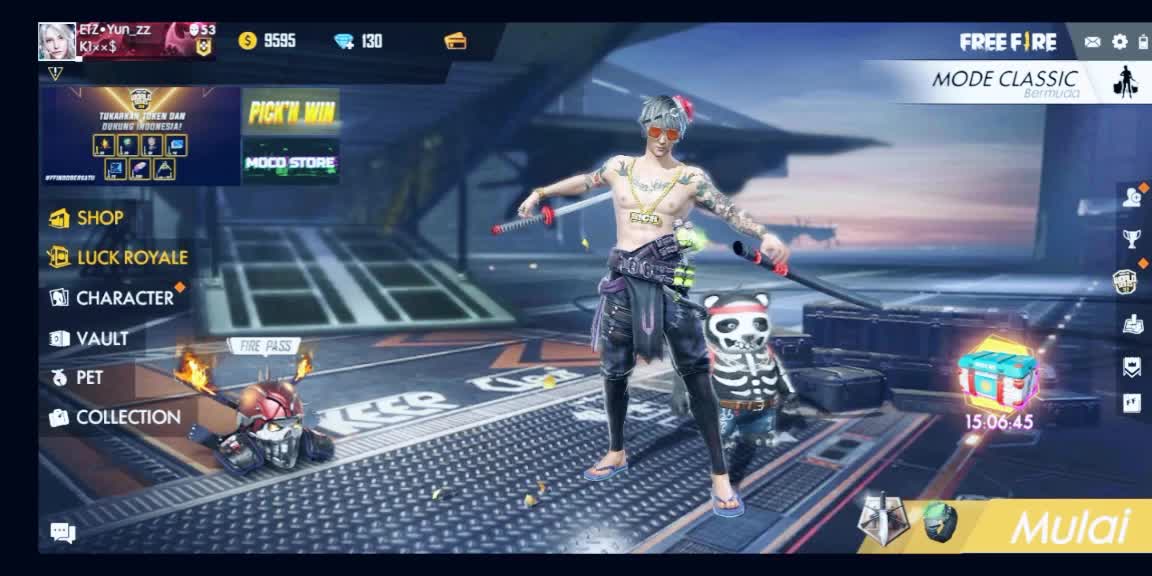Change the Mode Classic game mode
The image size is (1152, 576).
[1005, 81]
